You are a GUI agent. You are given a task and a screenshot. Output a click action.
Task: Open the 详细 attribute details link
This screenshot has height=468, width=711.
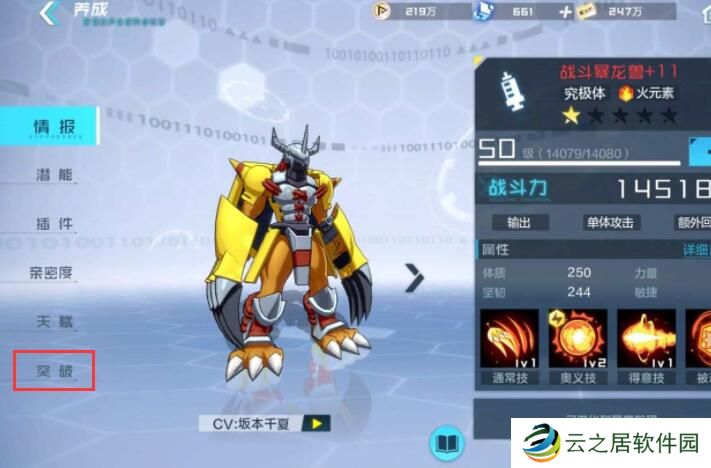[x=696, y=249]
